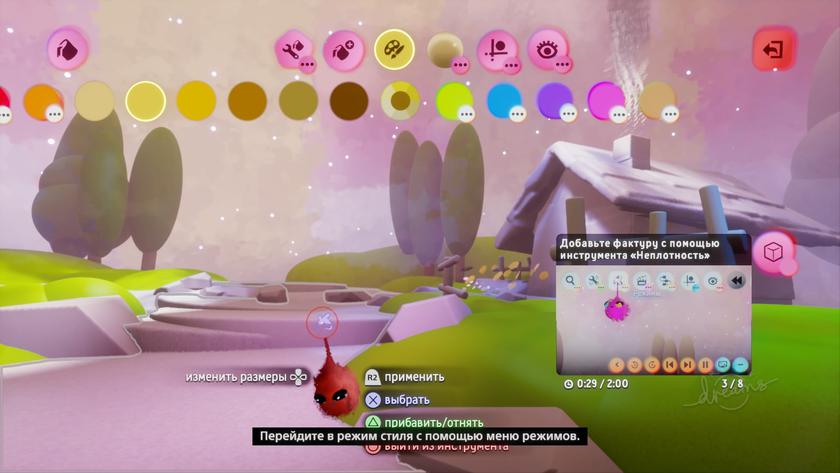This screenshot has width=840, height=473.
Task: Activate the highlighted paint palette tool
Action: click(x=394, y=49)
